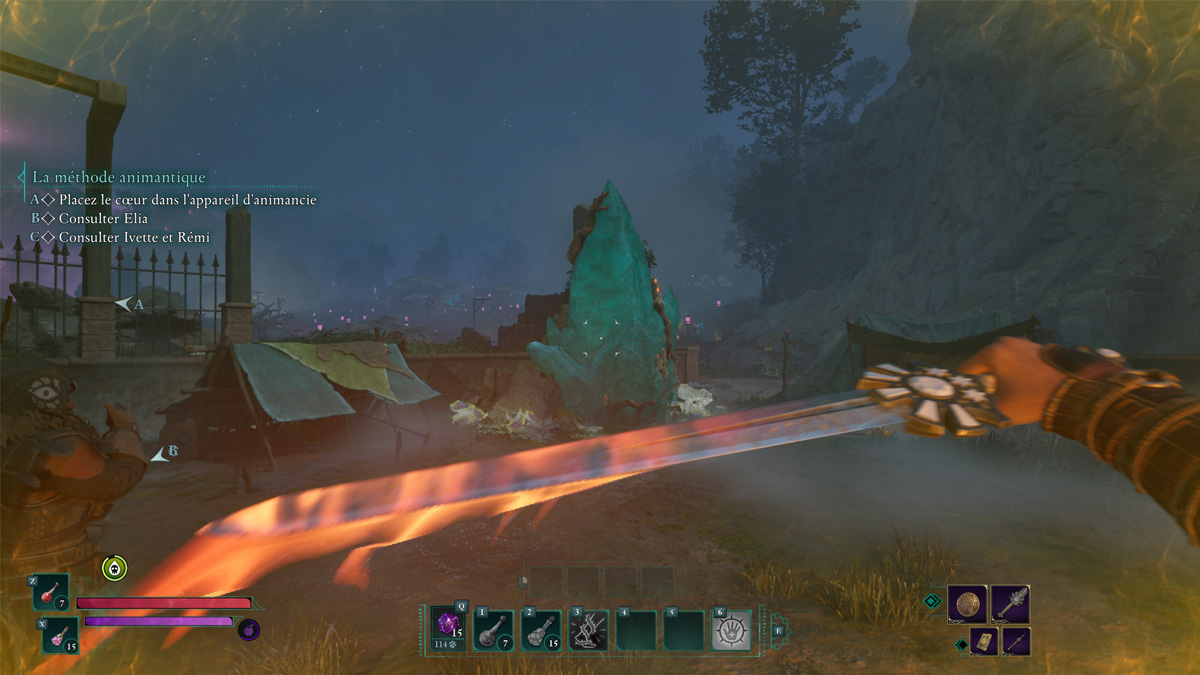Viewport: 1200px width, 675px height.
Task: Select the grimoire in secondary loadout
Action: [983, 641]
